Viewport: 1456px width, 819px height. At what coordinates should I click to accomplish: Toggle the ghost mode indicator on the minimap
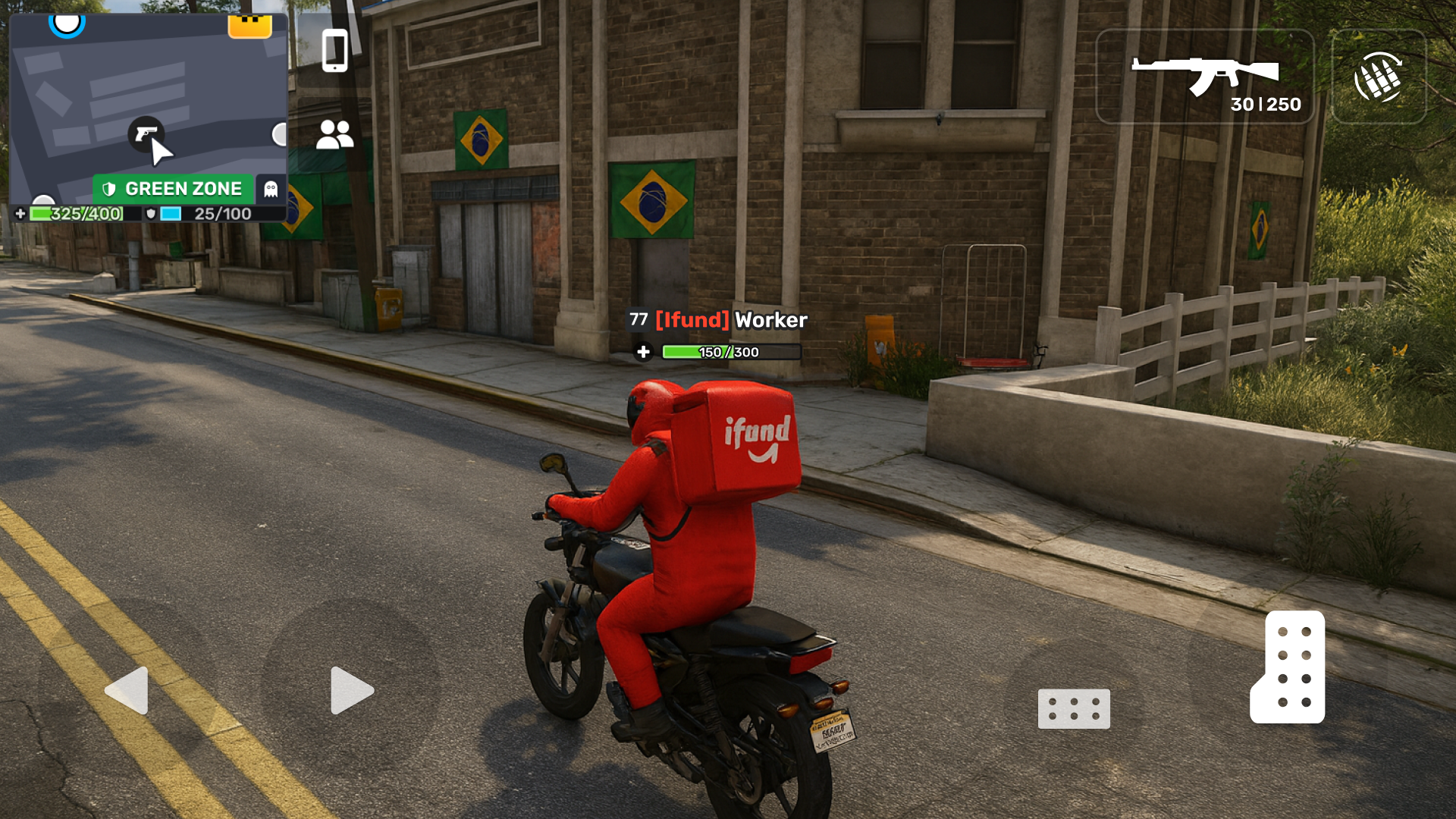(x=271, y=188)
